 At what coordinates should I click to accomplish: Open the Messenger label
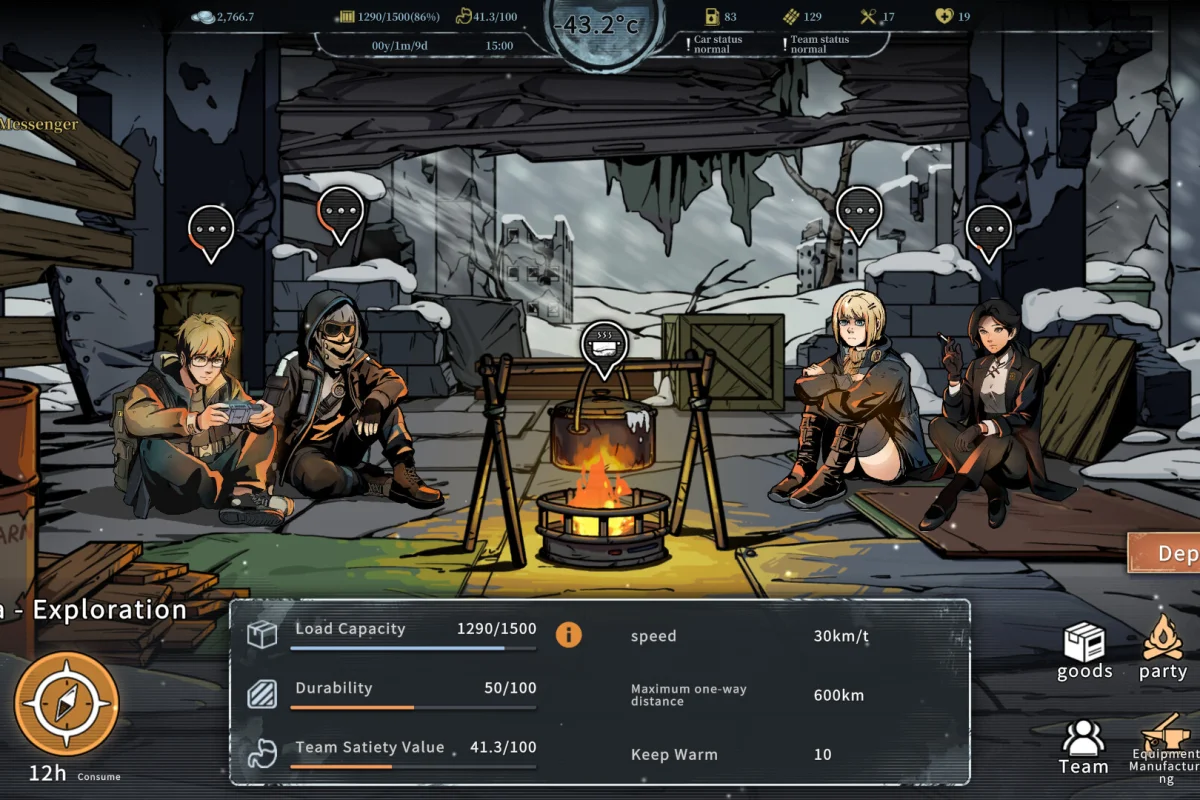[x=38, y=125]
